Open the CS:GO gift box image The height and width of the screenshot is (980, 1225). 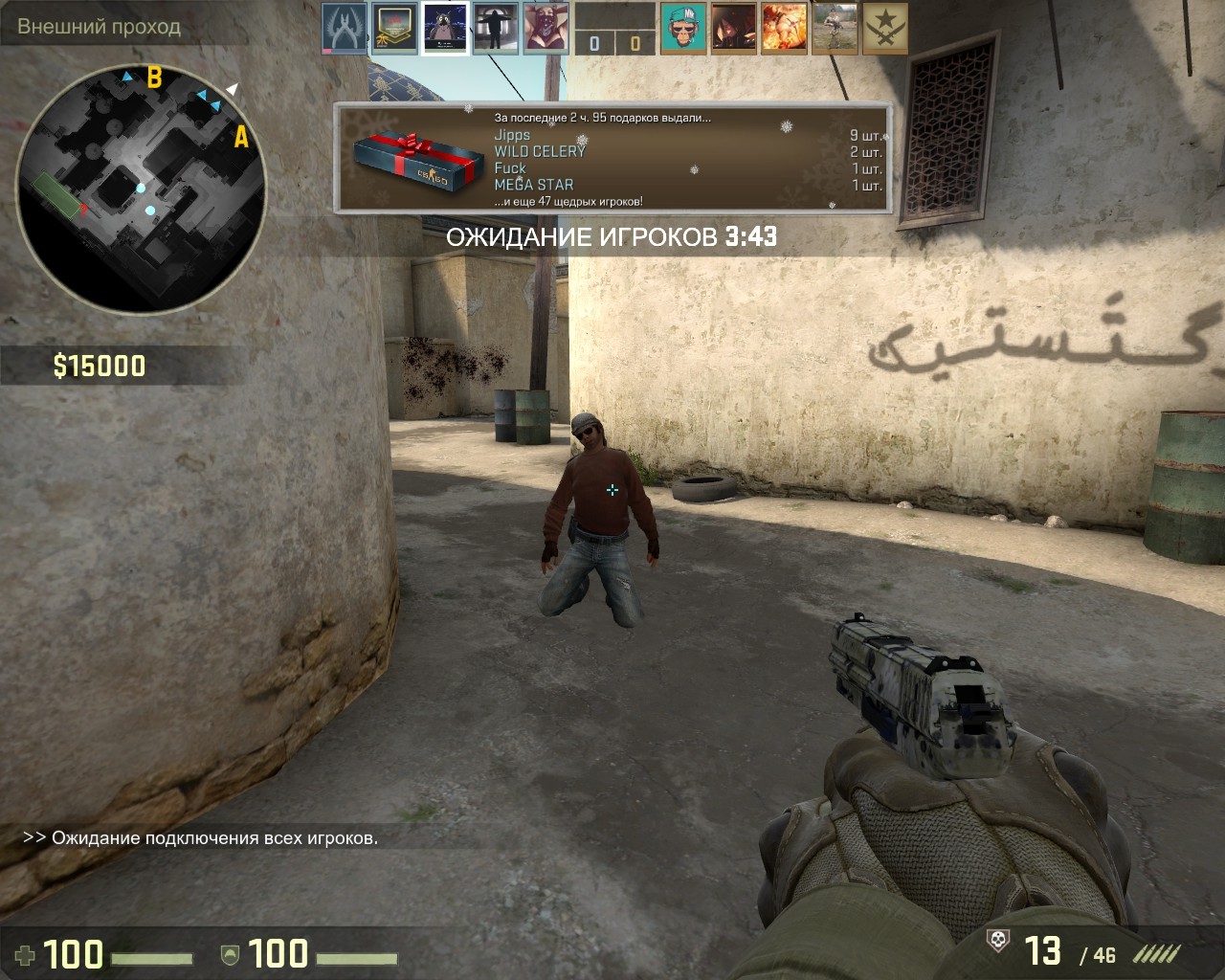pos(418,162)
